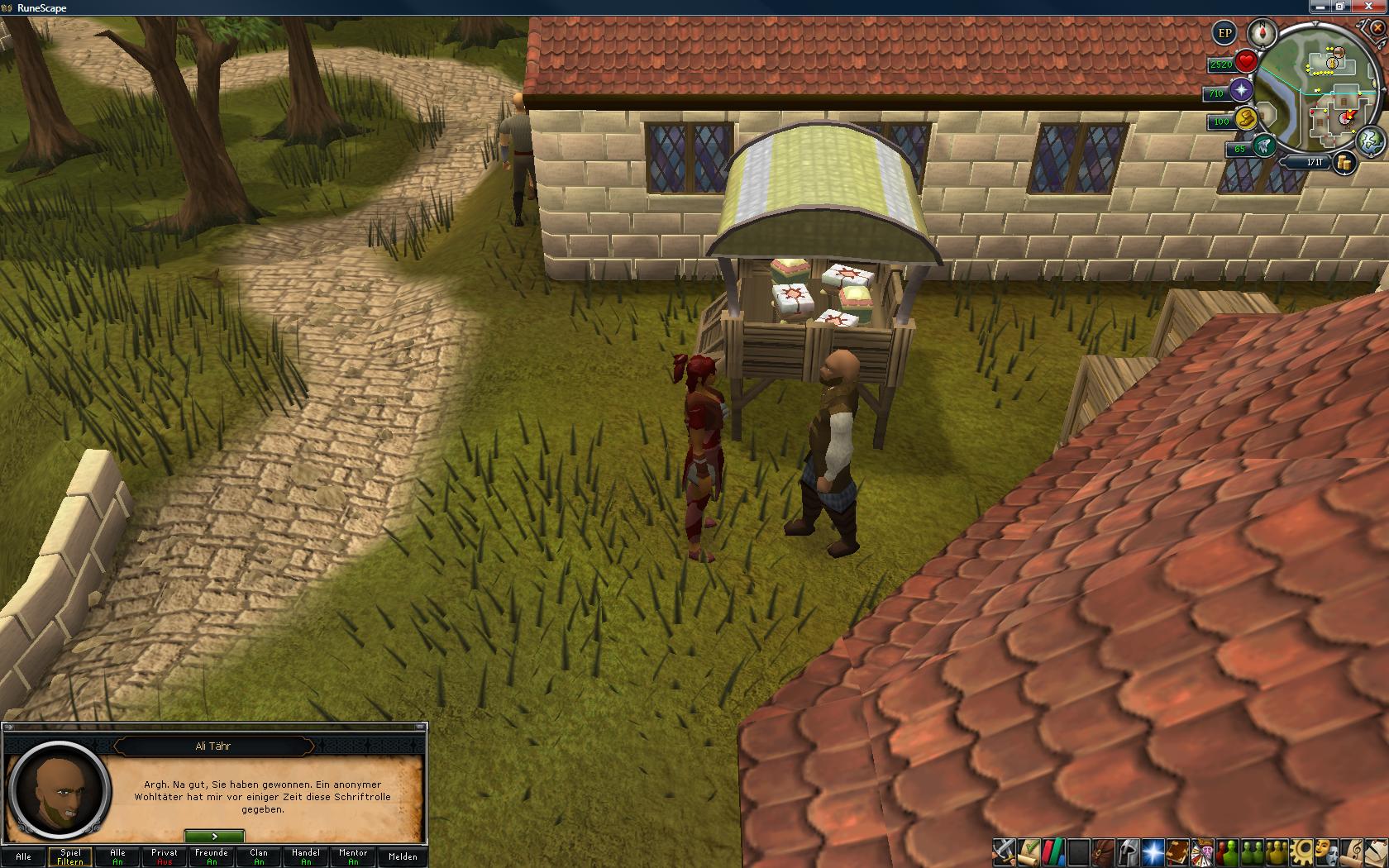This screenshot has width=1389, height=868.
Task: Open the world map globe
Action: [x=1370, y=138]
